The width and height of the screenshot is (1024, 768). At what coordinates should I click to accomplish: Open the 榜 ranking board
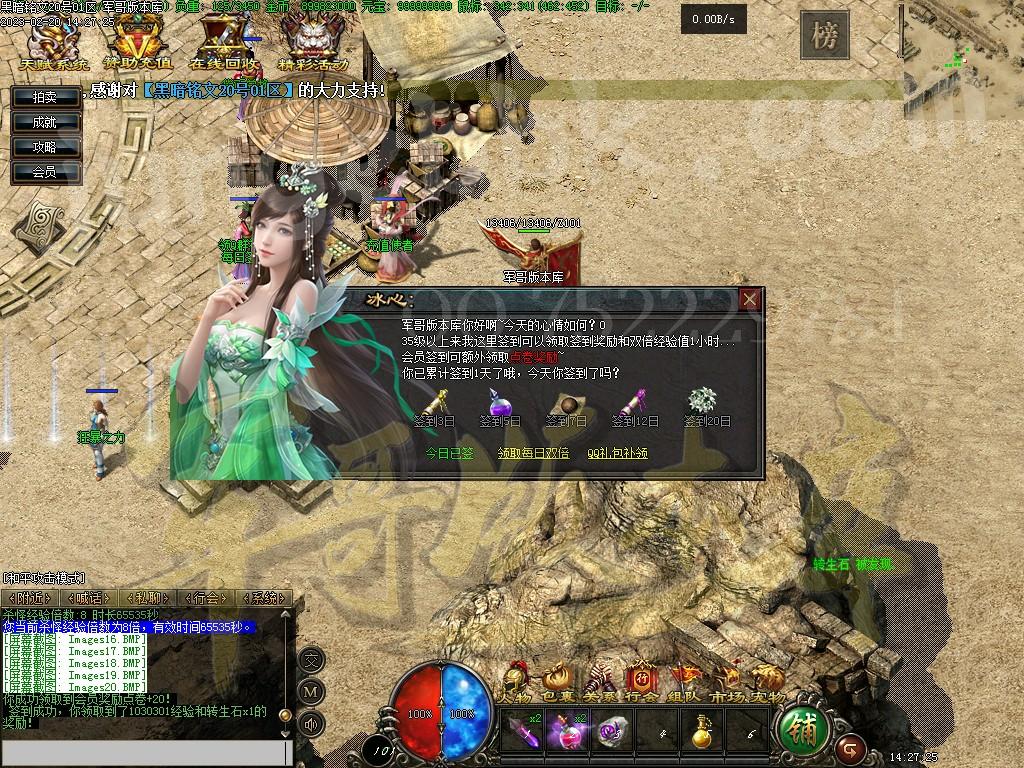pyautogui.click(x=824, y=36)
